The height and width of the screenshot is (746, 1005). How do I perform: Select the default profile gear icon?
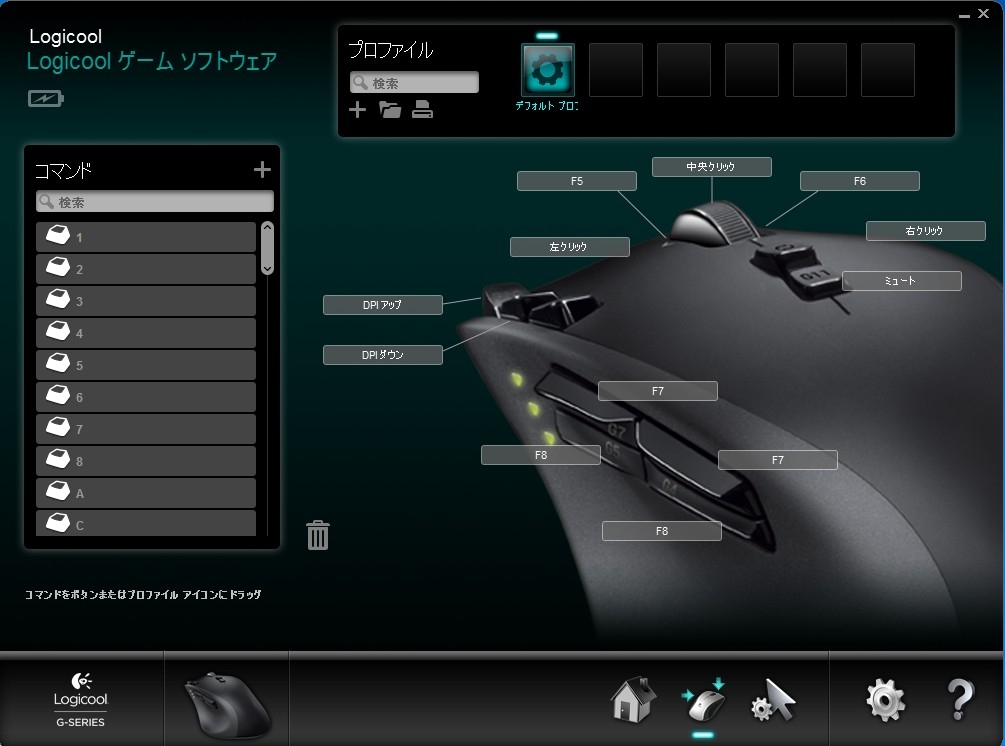[x=547, y=70]
